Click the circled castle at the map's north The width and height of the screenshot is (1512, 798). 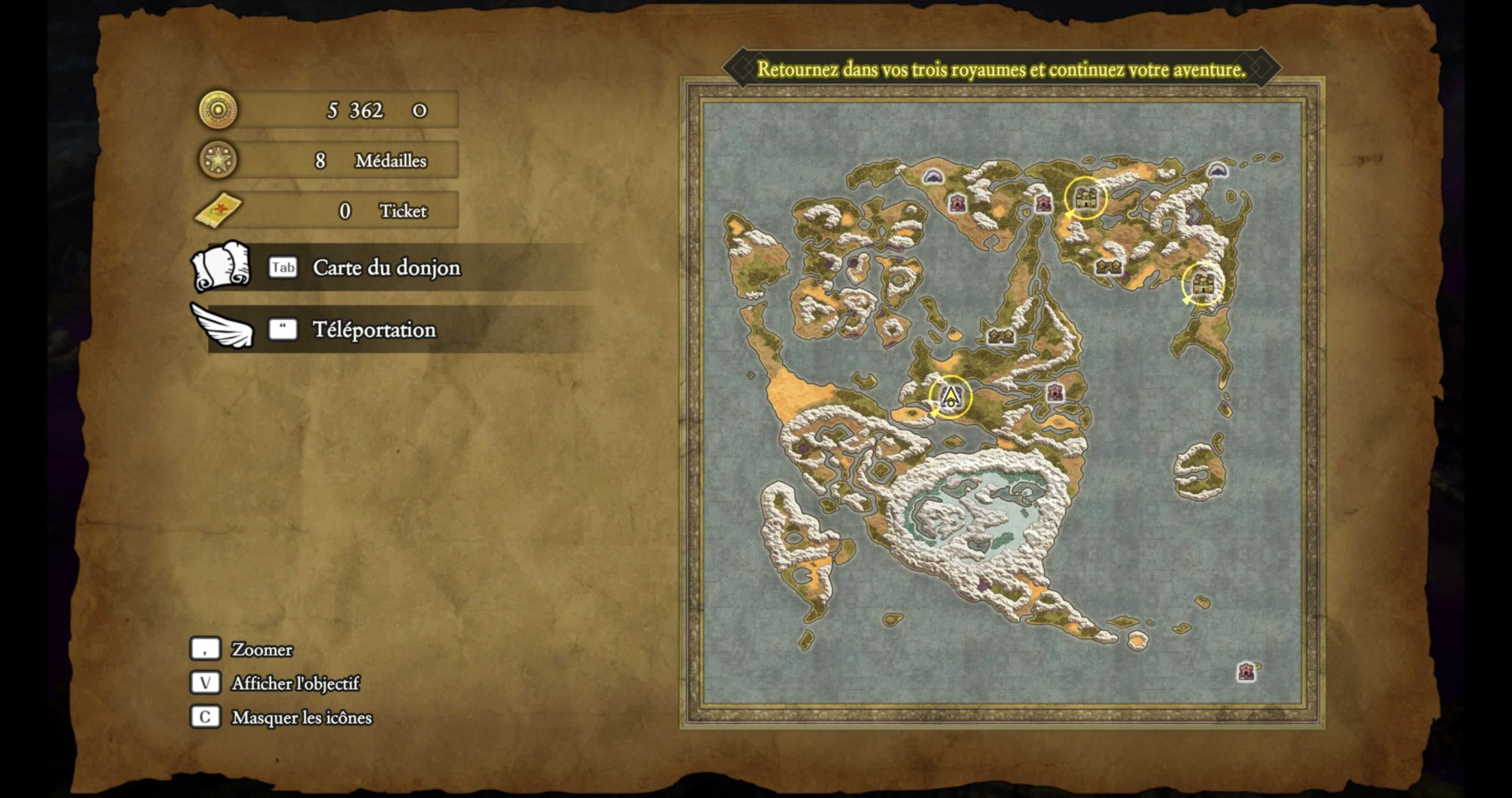(1086, 198)
